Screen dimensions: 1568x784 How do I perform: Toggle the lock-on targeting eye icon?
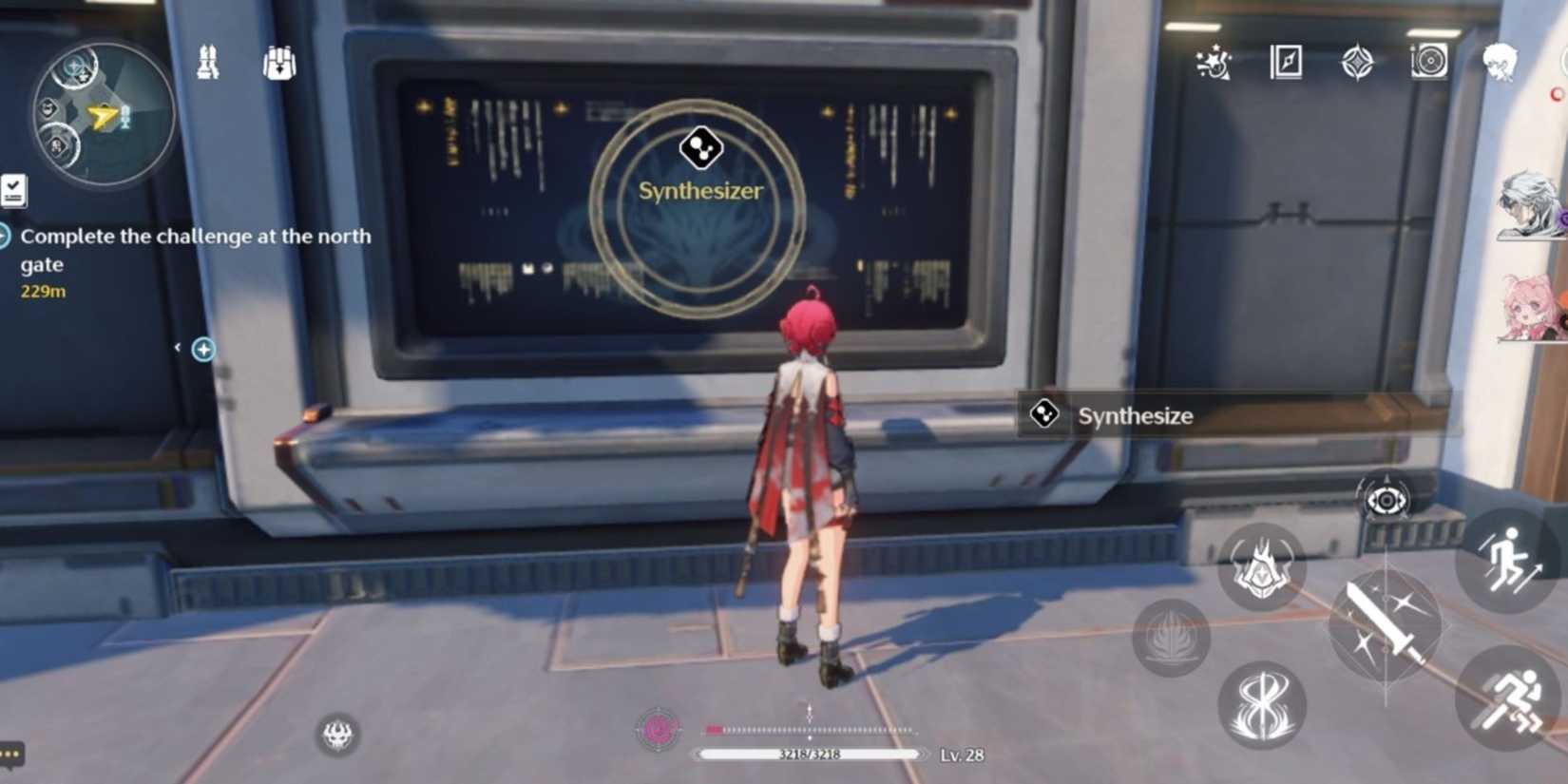1385,502
